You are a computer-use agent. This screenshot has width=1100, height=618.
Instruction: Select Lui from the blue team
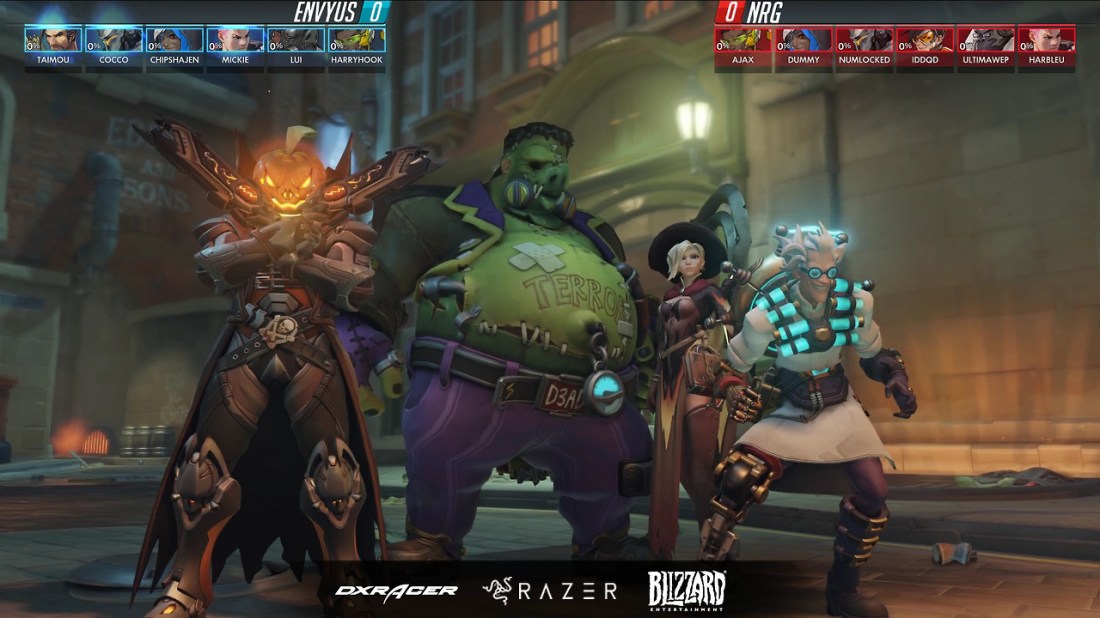(295, 40)
